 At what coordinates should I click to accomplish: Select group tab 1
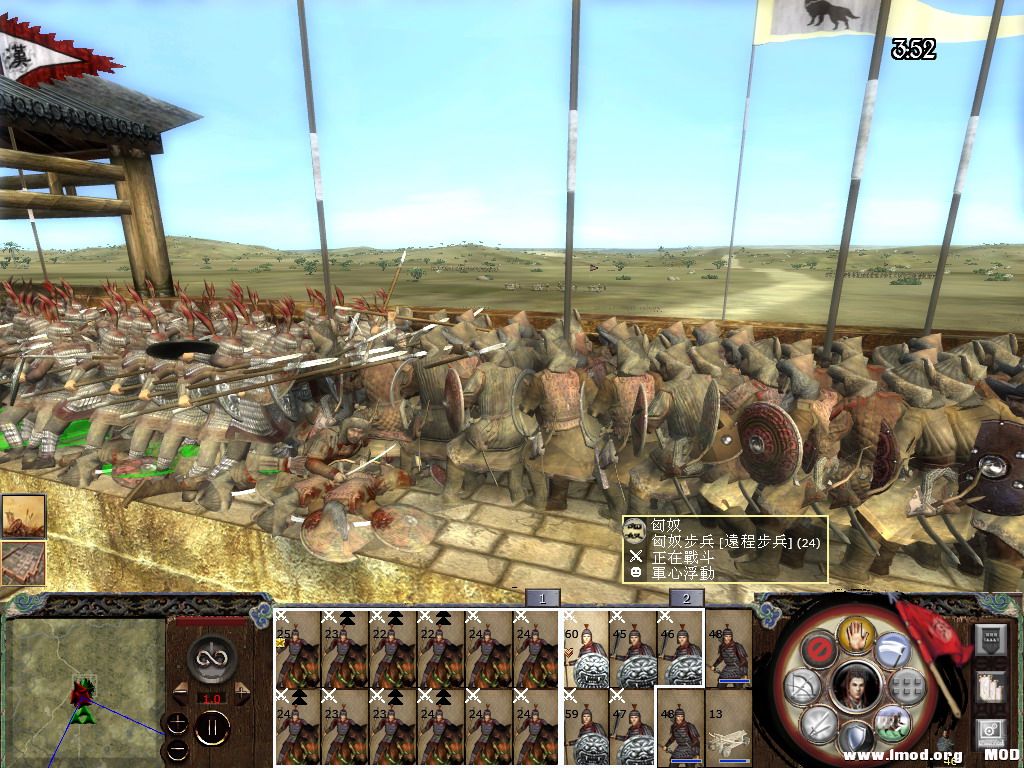[542, 598]
